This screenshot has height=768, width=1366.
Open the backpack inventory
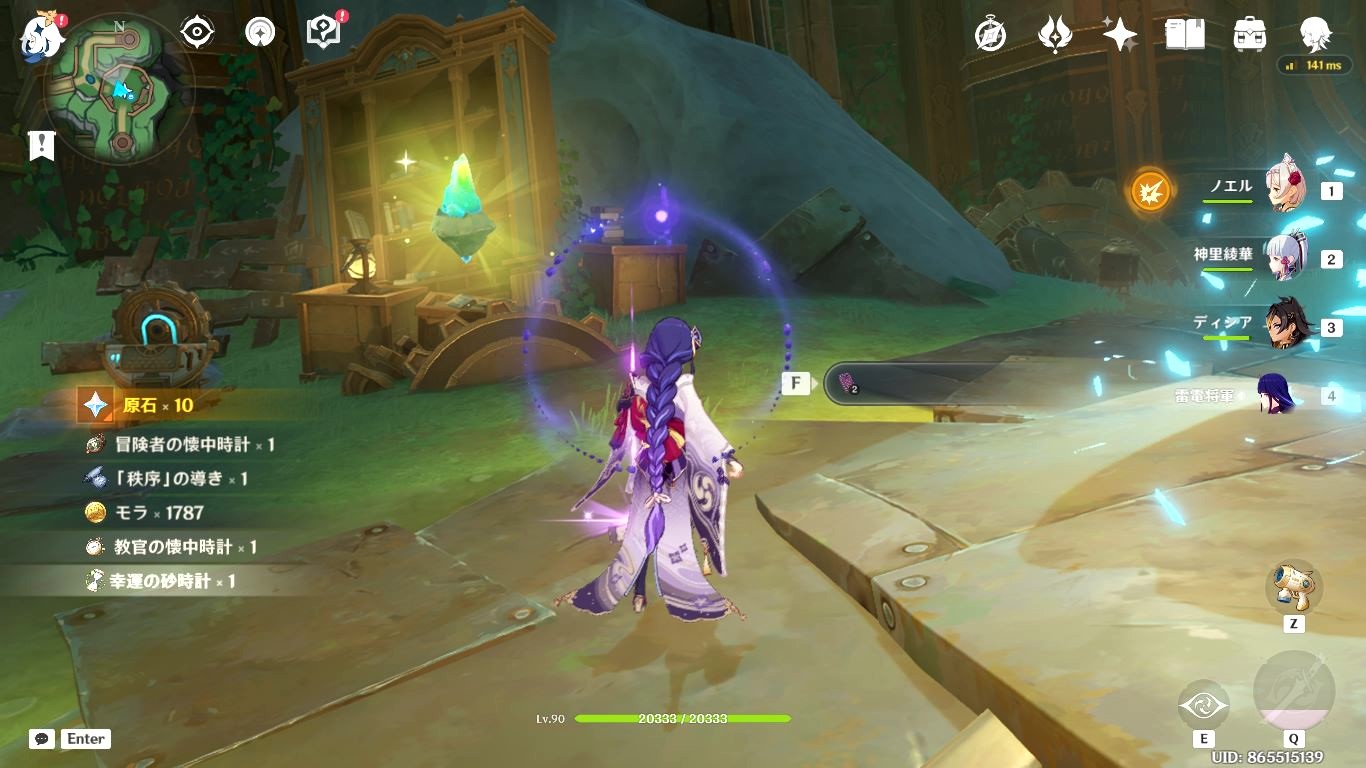tap(1250, 35)
